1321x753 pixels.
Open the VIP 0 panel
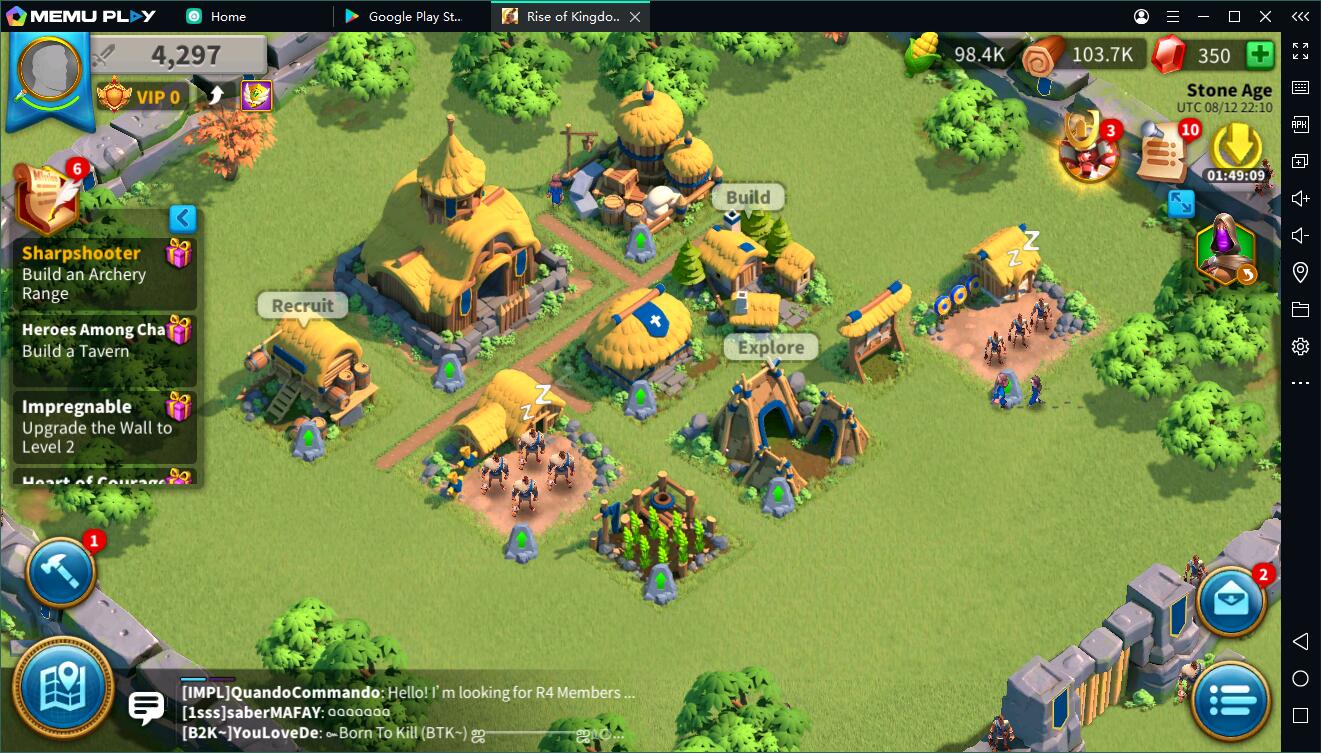pos(140,97)
